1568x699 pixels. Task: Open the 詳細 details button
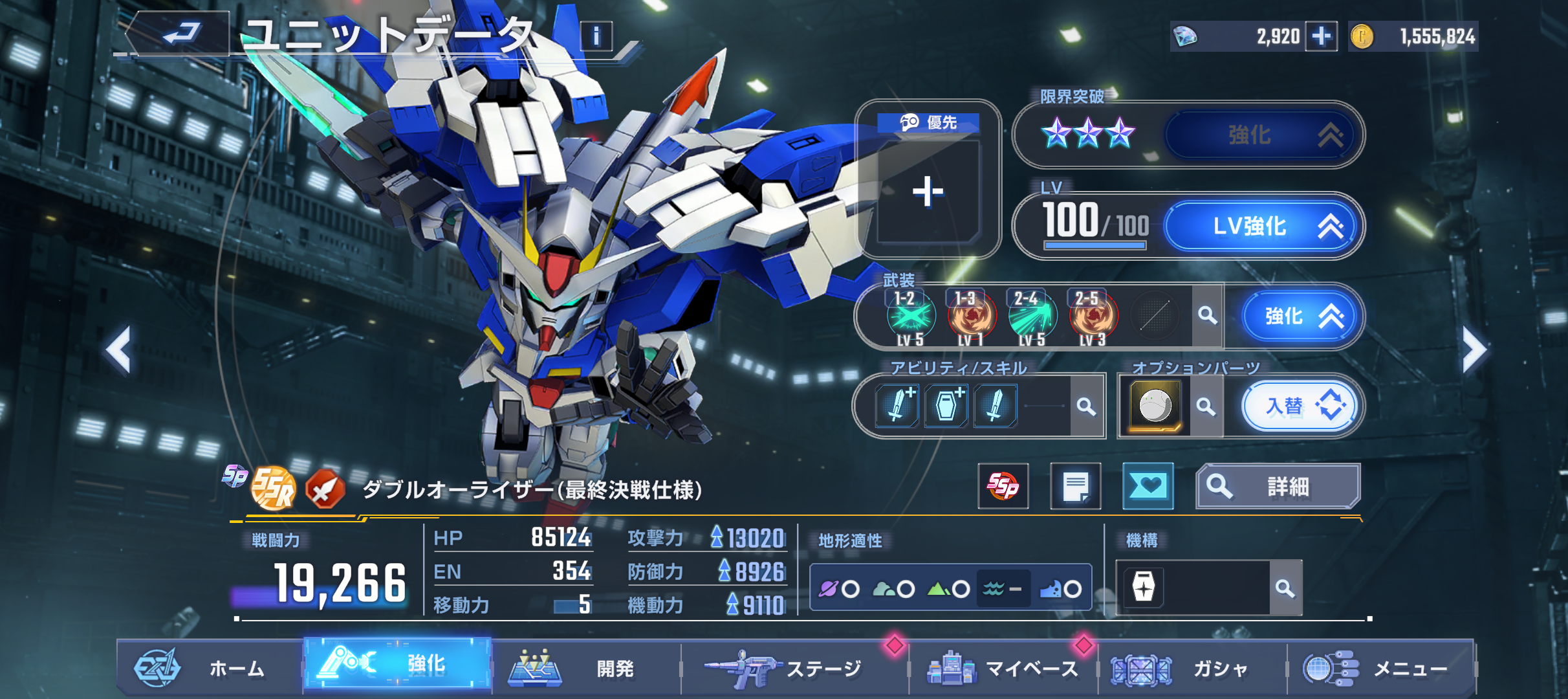[x=1278, y=486]
